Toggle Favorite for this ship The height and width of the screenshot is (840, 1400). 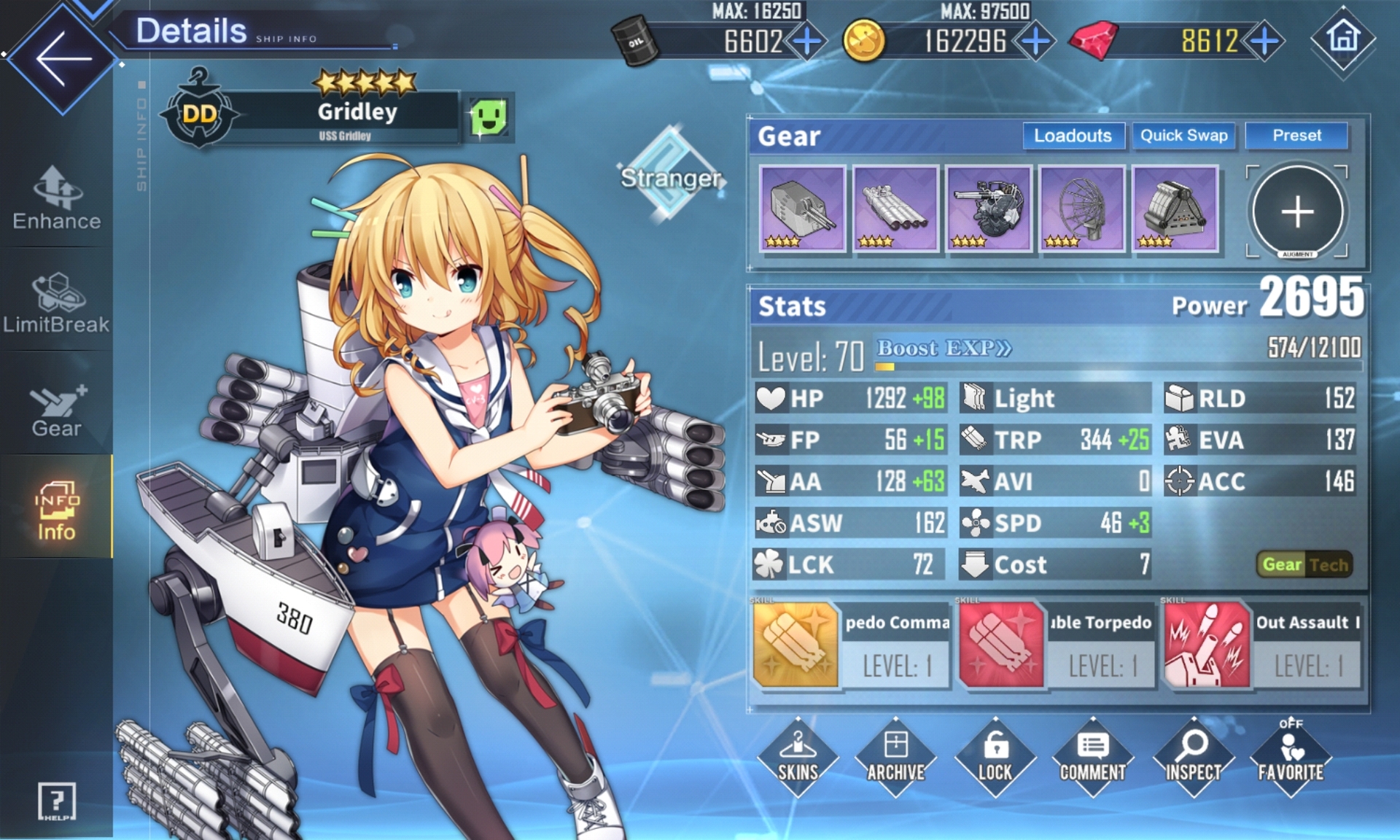coord(1291,758)
